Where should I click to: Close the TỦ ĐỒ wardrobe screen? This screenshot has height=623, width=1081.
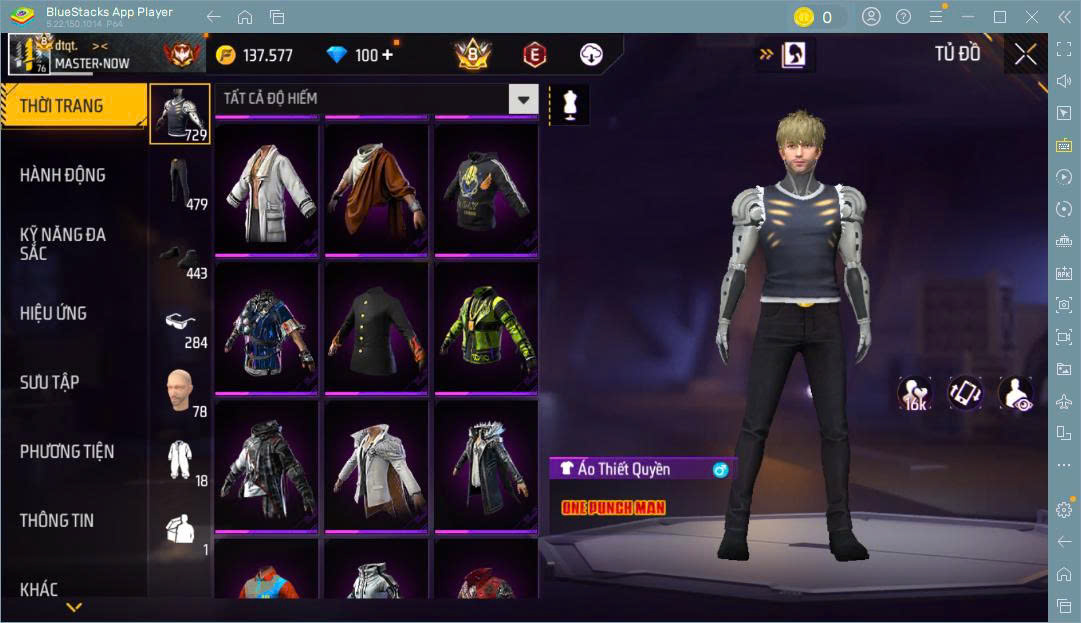click(x=1025, y=54)
